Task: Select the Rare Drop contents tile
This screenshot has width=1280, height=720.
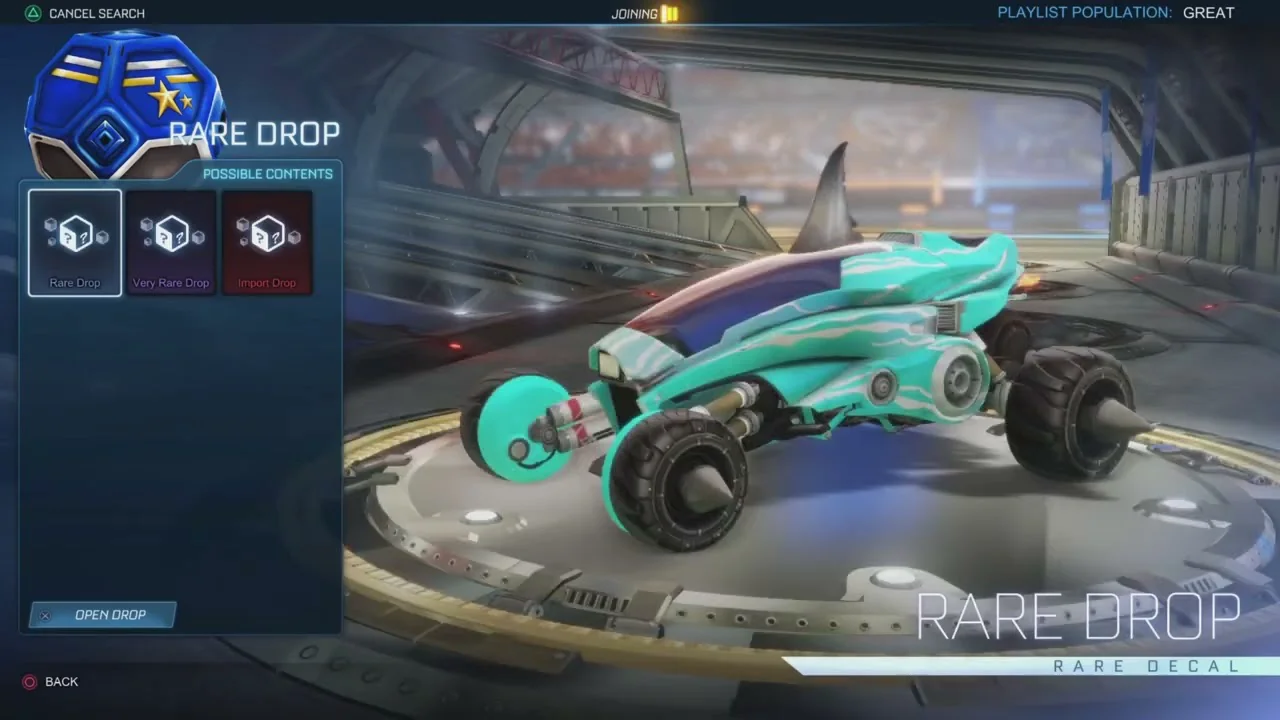Action: pyautogui.click(x=75, y=243)
